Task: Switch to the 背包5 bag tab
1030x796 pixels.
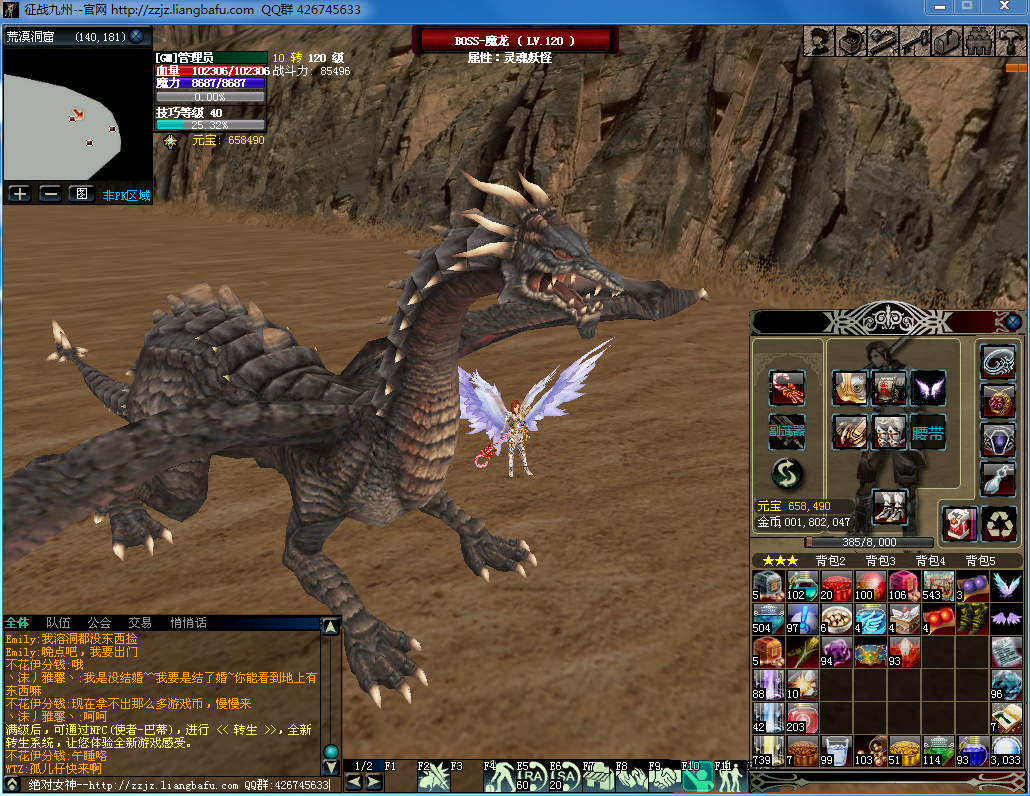Action: pos(980,561)
